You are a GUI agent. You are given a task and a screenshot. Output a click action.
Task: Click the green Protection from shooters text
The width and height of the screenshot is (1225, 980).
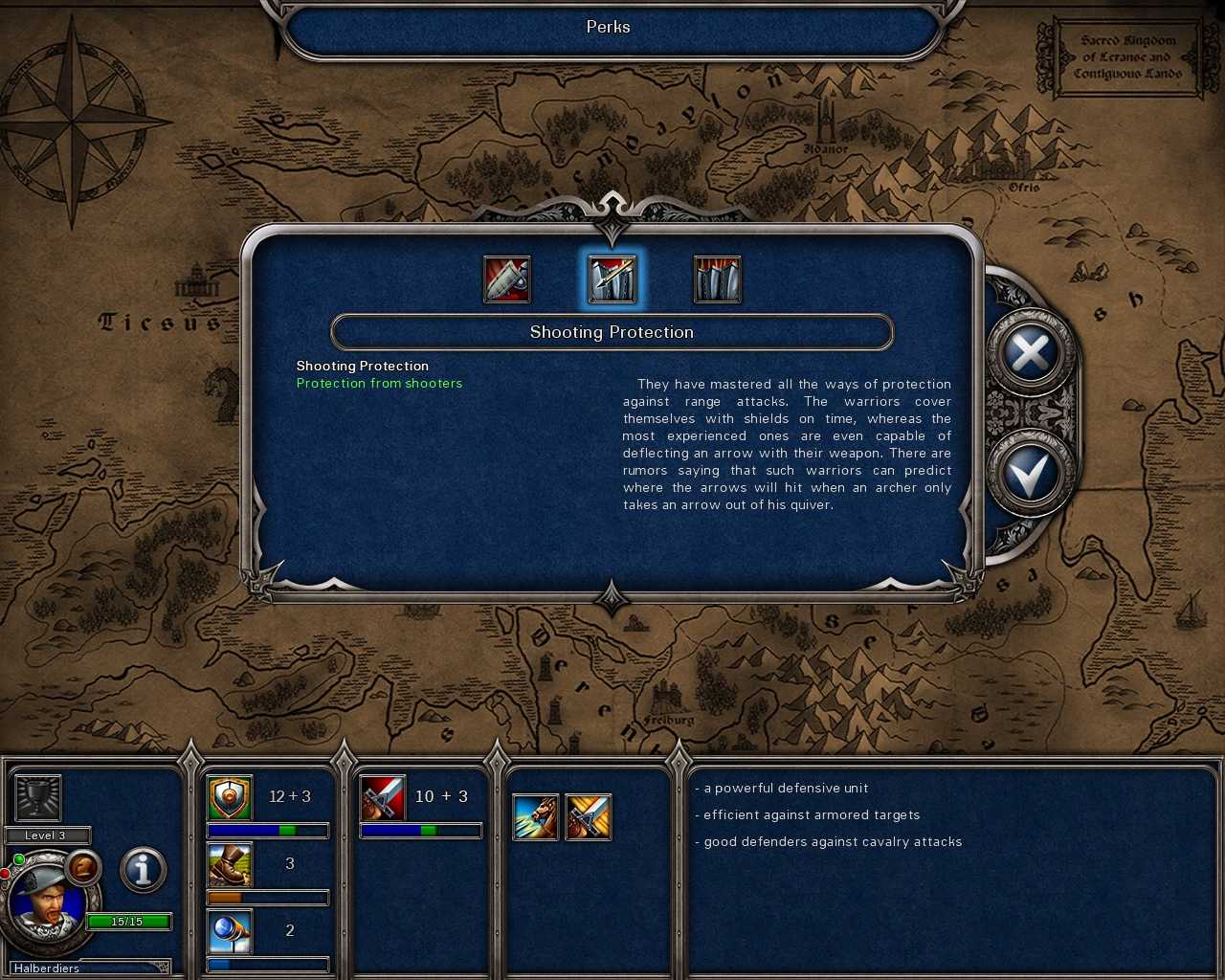tap(379, 383)
